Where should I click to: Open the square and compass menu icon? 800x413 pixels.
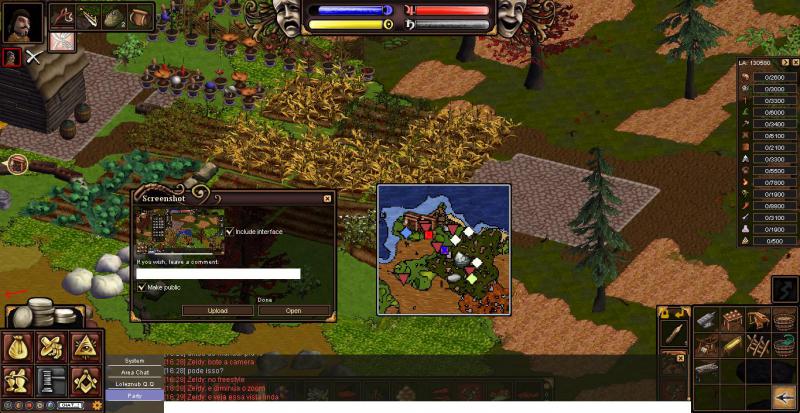tap(84, 379)
